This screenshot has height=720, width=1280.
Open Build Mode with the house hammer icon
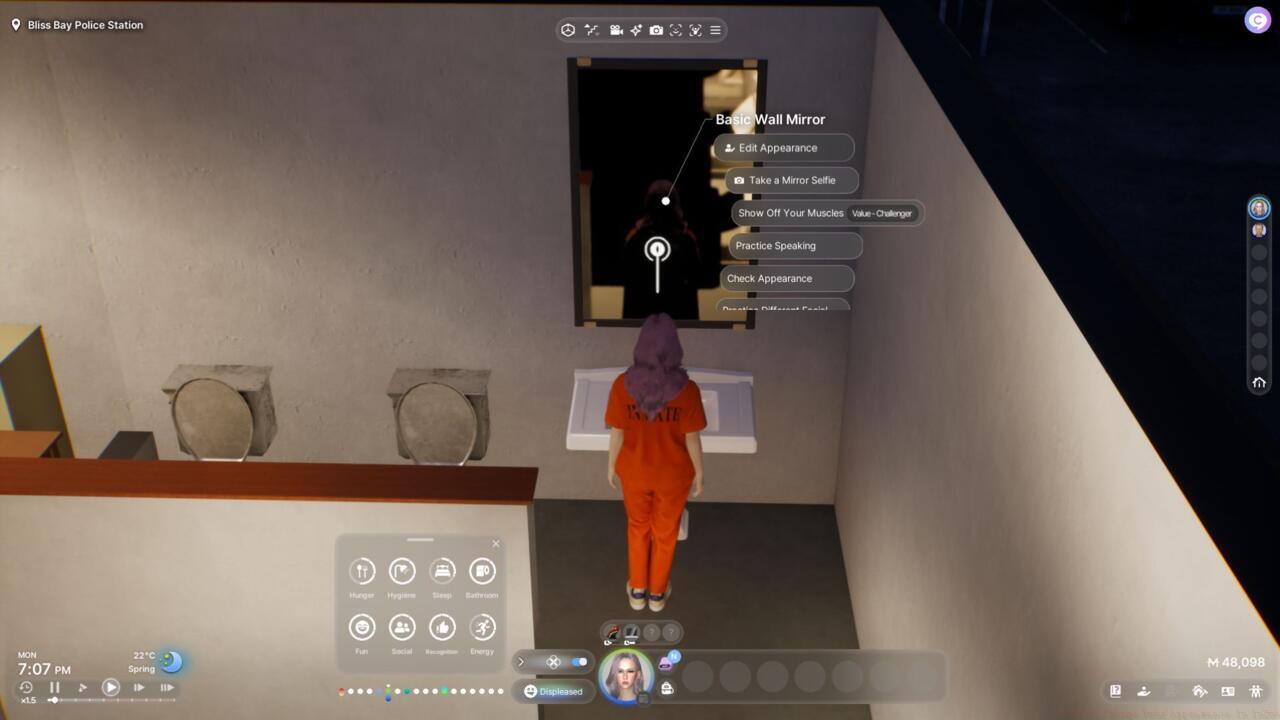tap(1199, 691)
